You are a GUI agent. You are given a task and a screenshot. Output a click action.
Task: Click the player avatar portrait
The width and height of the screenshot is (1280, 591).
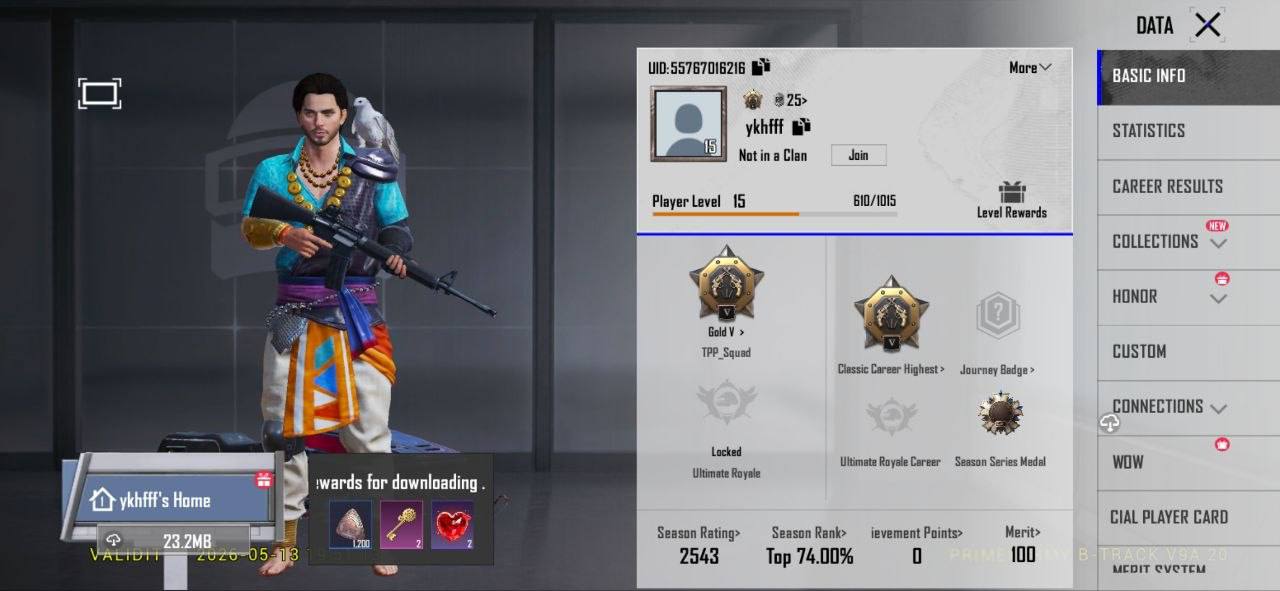pyautogui.click(x=688, y=124)
